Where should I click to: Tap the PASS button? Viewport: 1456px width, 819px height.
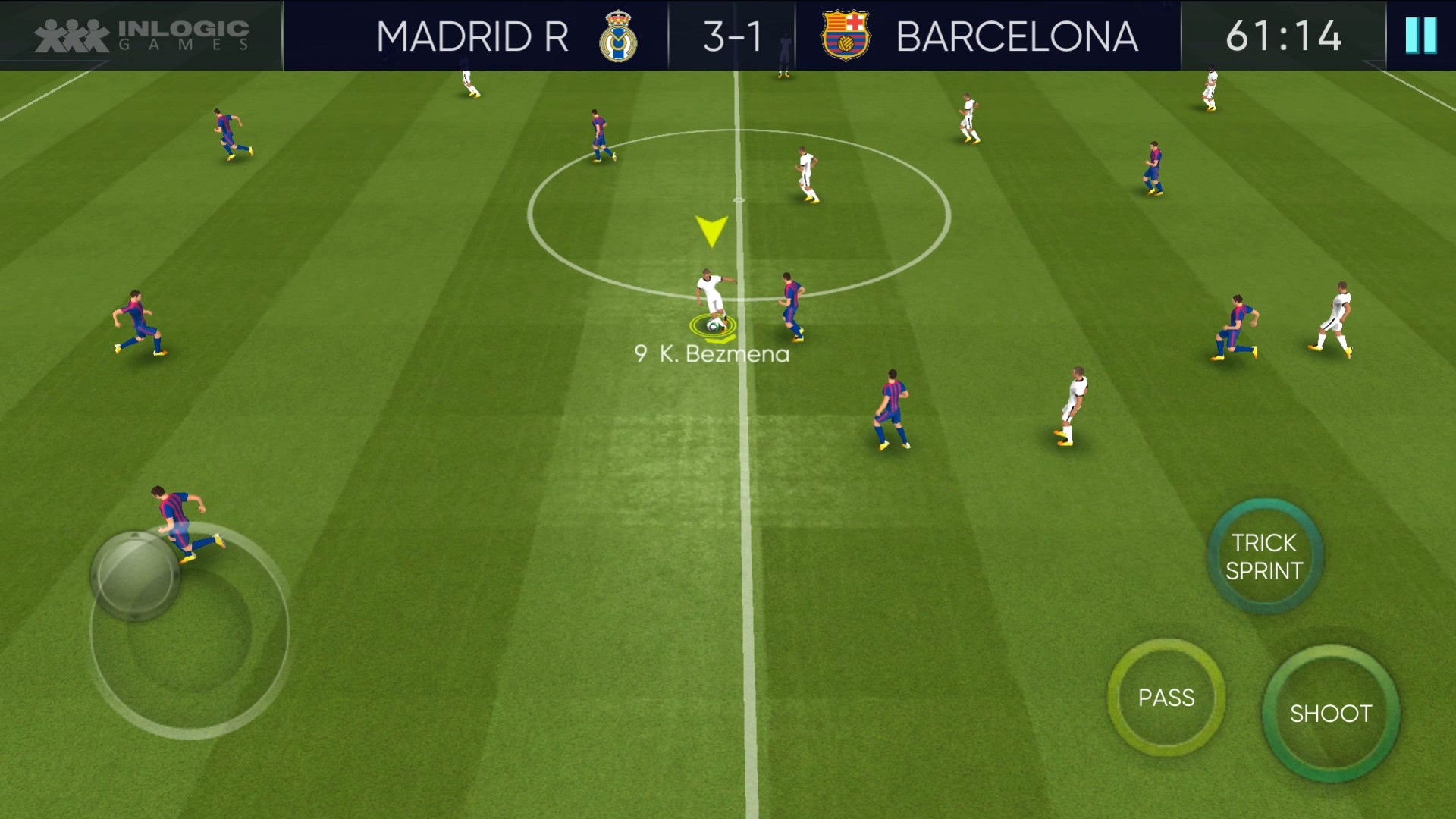pos(1166,698)
